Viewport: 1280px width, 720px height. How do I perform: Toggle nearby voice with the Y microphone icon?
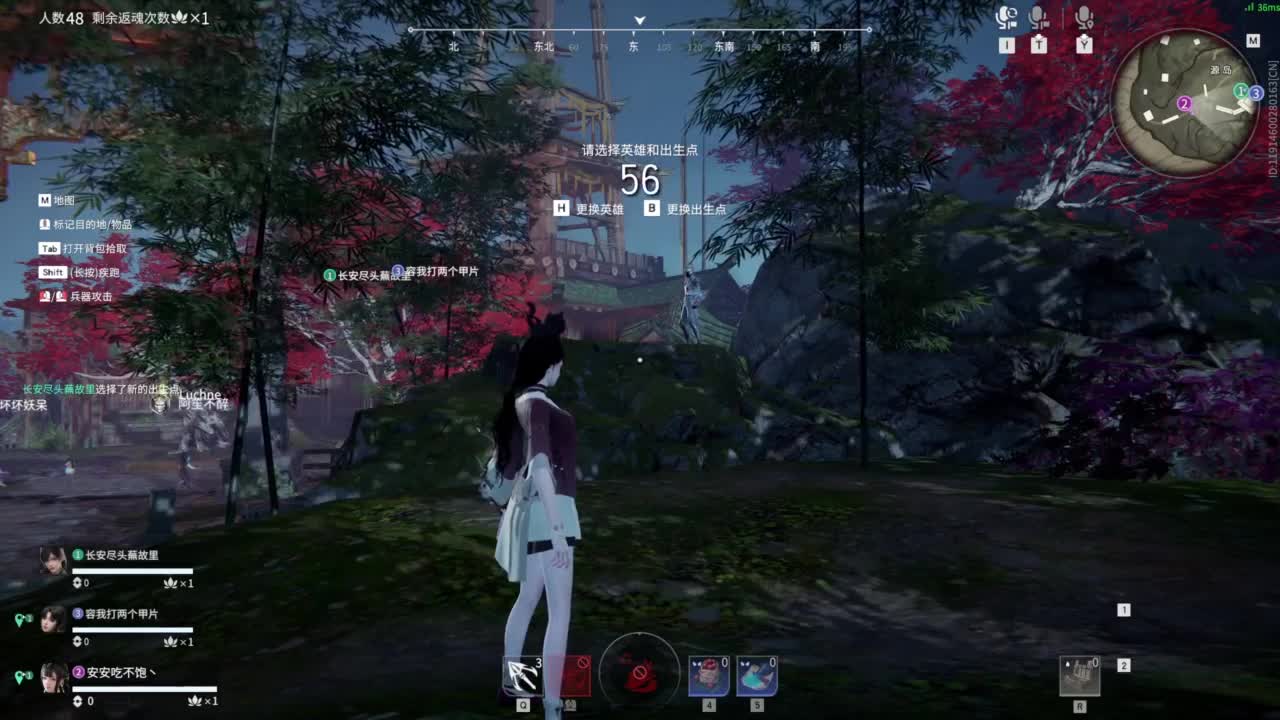[x=1082, y=17]
